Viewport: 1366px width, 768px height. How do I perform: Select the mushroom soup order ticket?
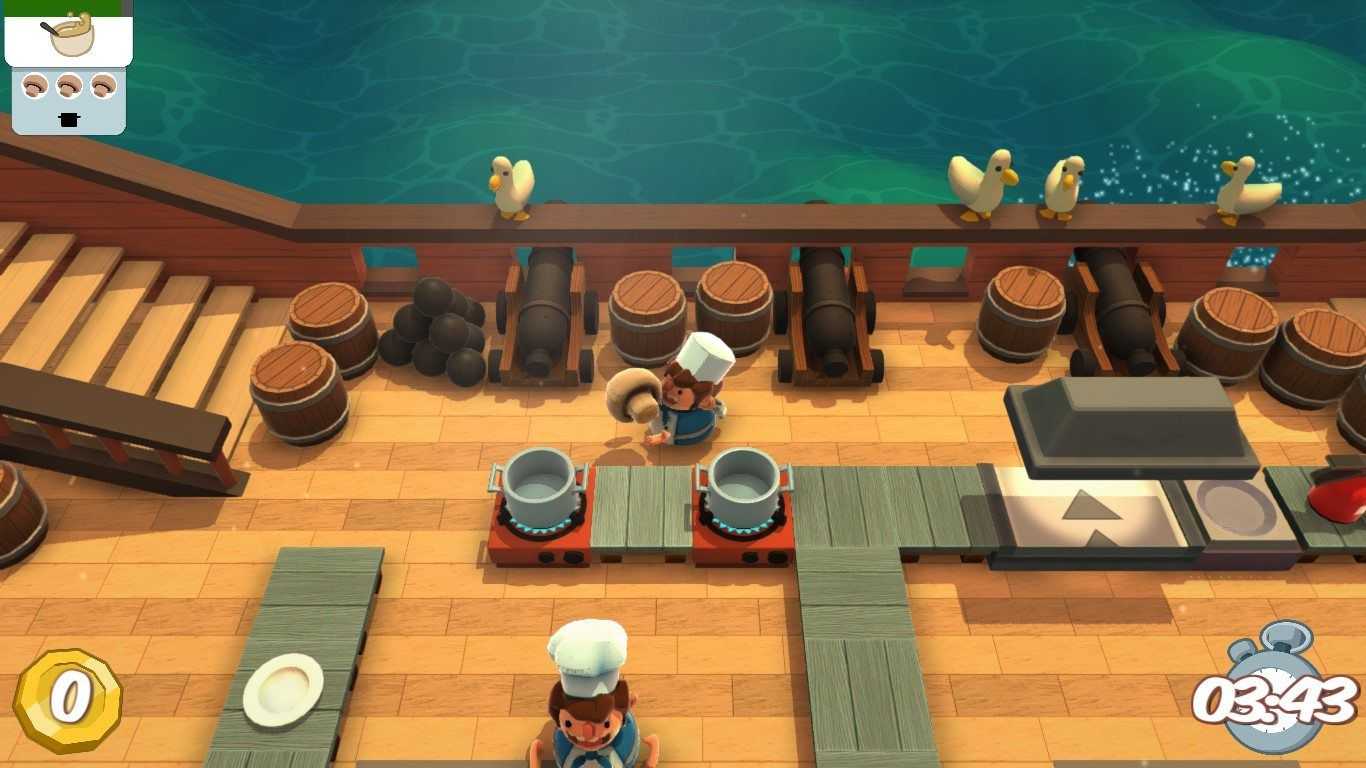[68, 35]
